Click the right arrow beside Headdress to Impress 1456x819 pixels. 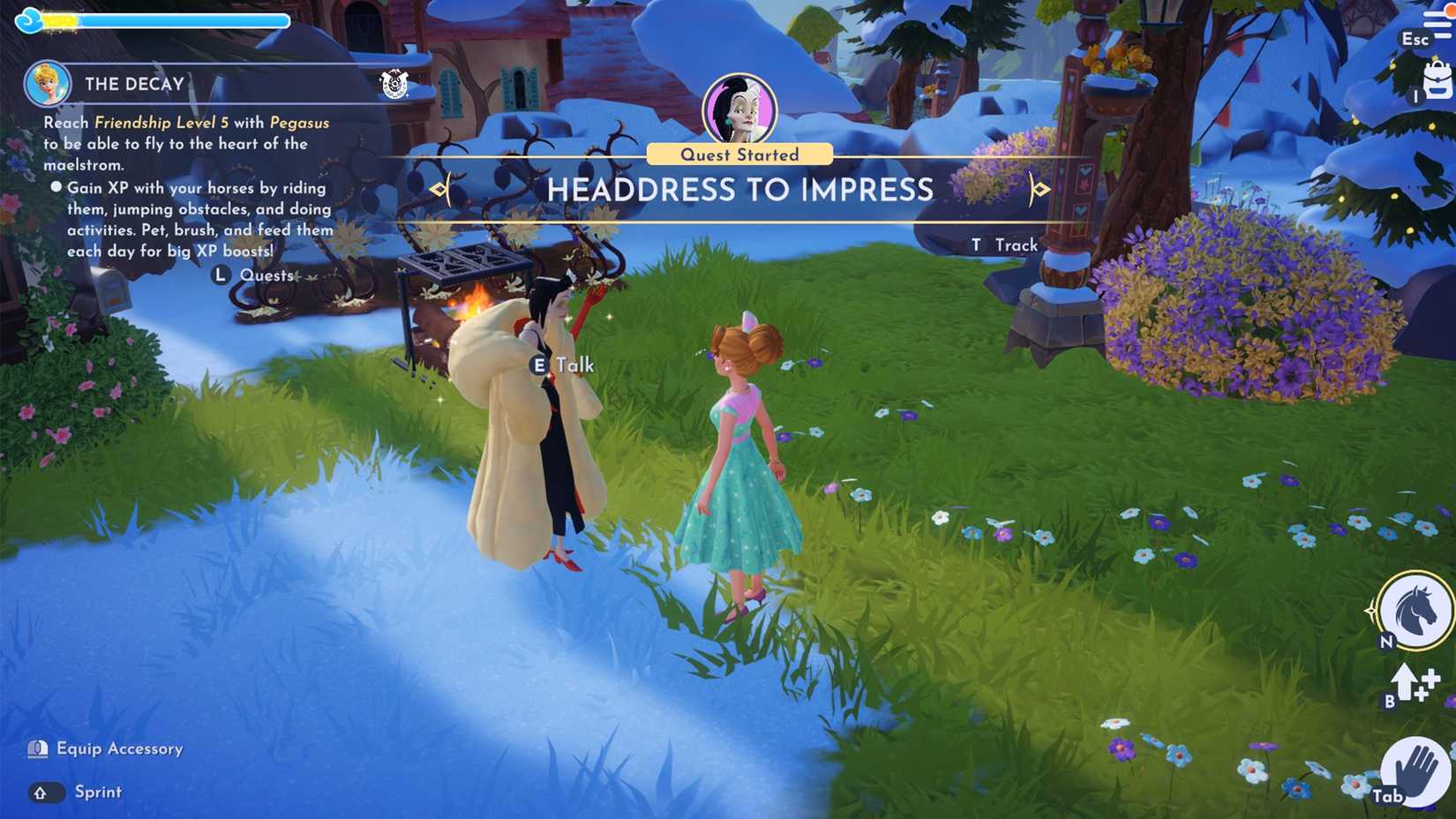(1039, 190)
